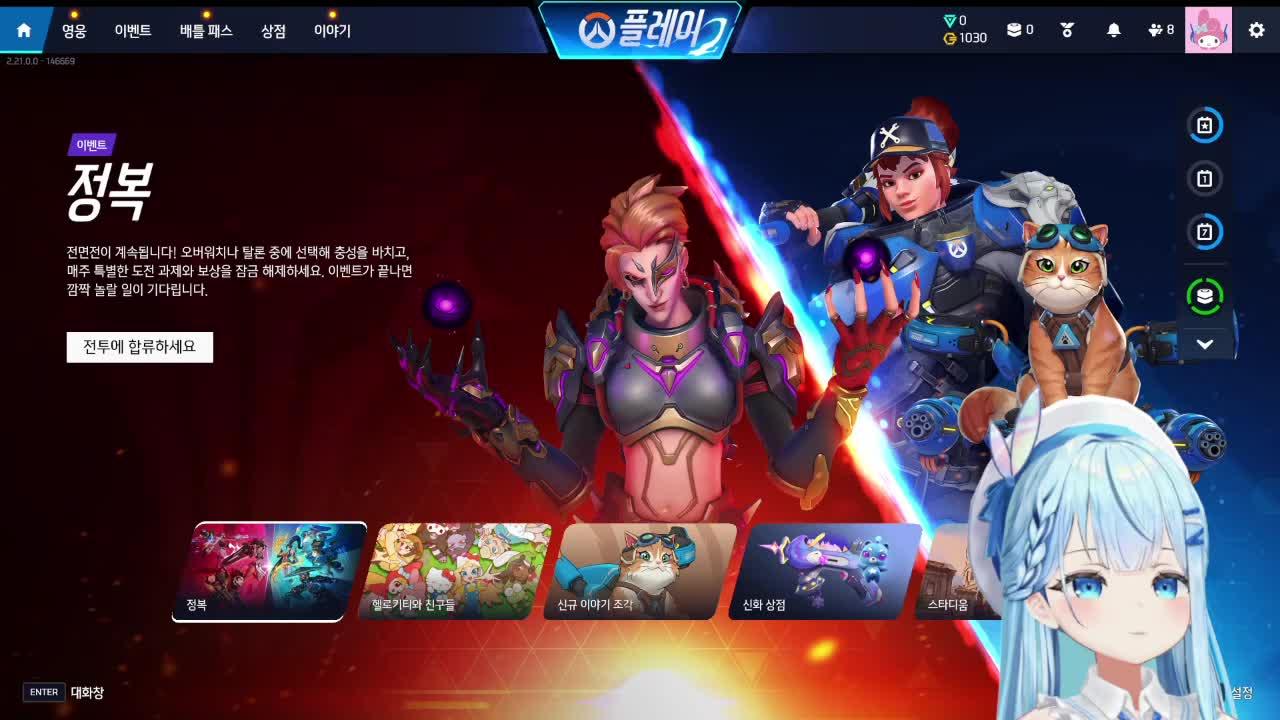Open the starred event challenge icon
This screenshot has height=720, width=1280.
click(x=1205, y=125)
